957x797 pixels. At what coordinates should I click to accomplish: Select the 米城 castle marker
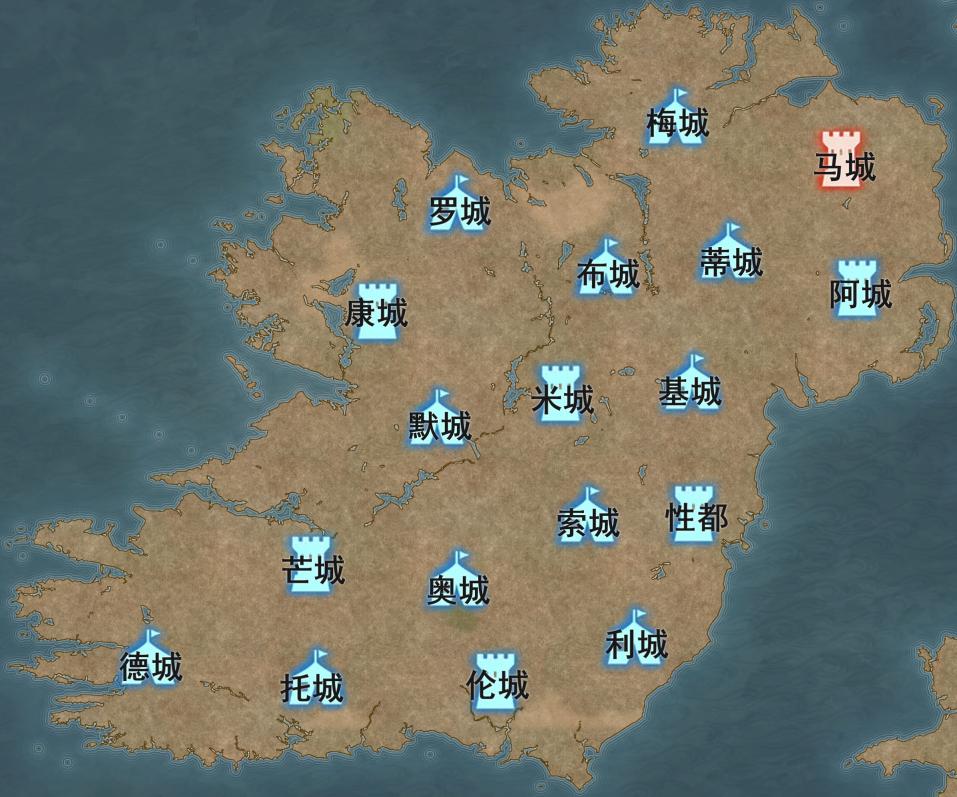point(561,393)
